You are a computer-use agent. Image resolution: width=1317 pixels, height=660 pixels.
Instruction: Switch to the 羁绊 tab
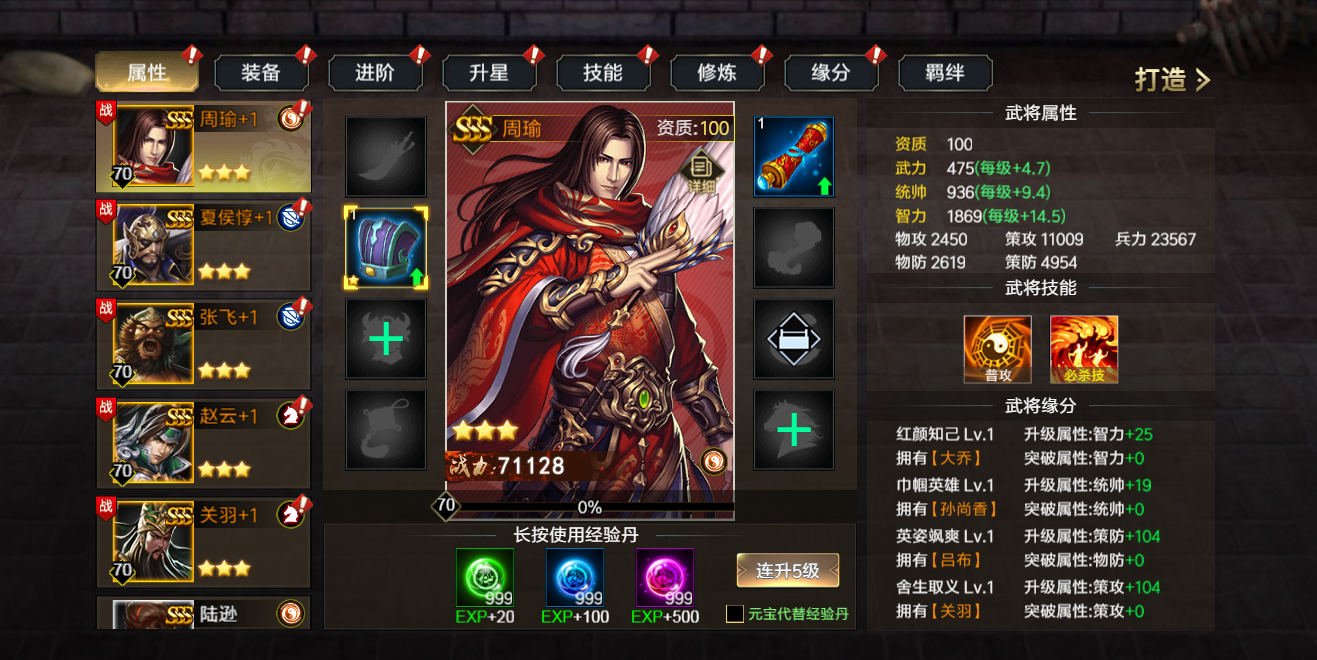click(945, 73)
